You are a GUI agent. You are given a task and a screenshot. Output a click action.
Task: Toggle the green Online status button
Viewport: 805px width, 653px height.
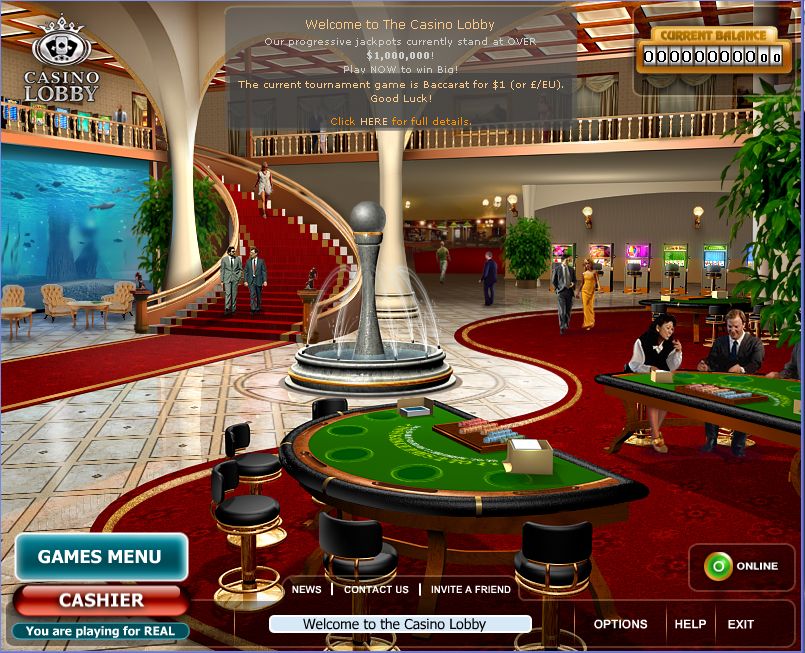[x=717, y=566]
